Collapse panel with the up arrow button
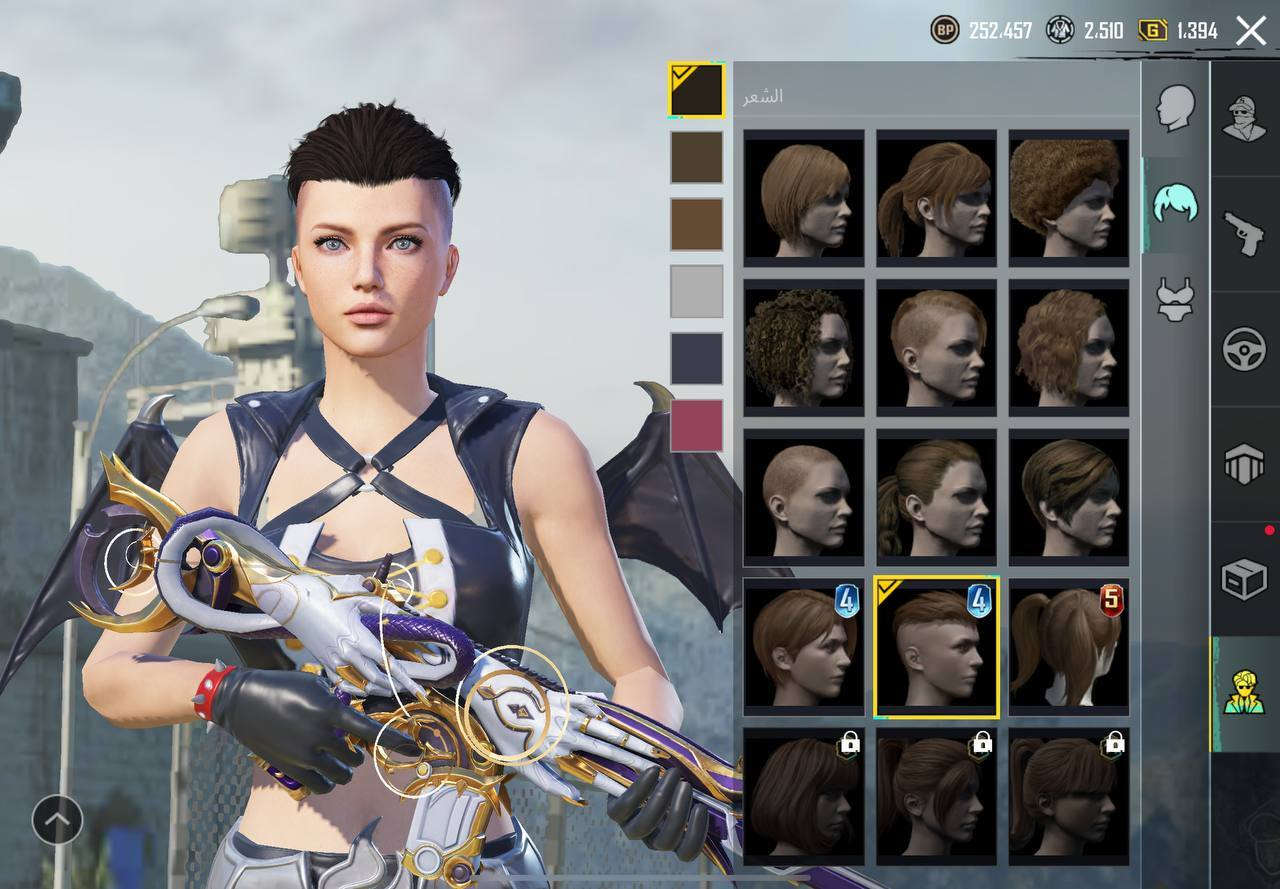 coord(57,820)
